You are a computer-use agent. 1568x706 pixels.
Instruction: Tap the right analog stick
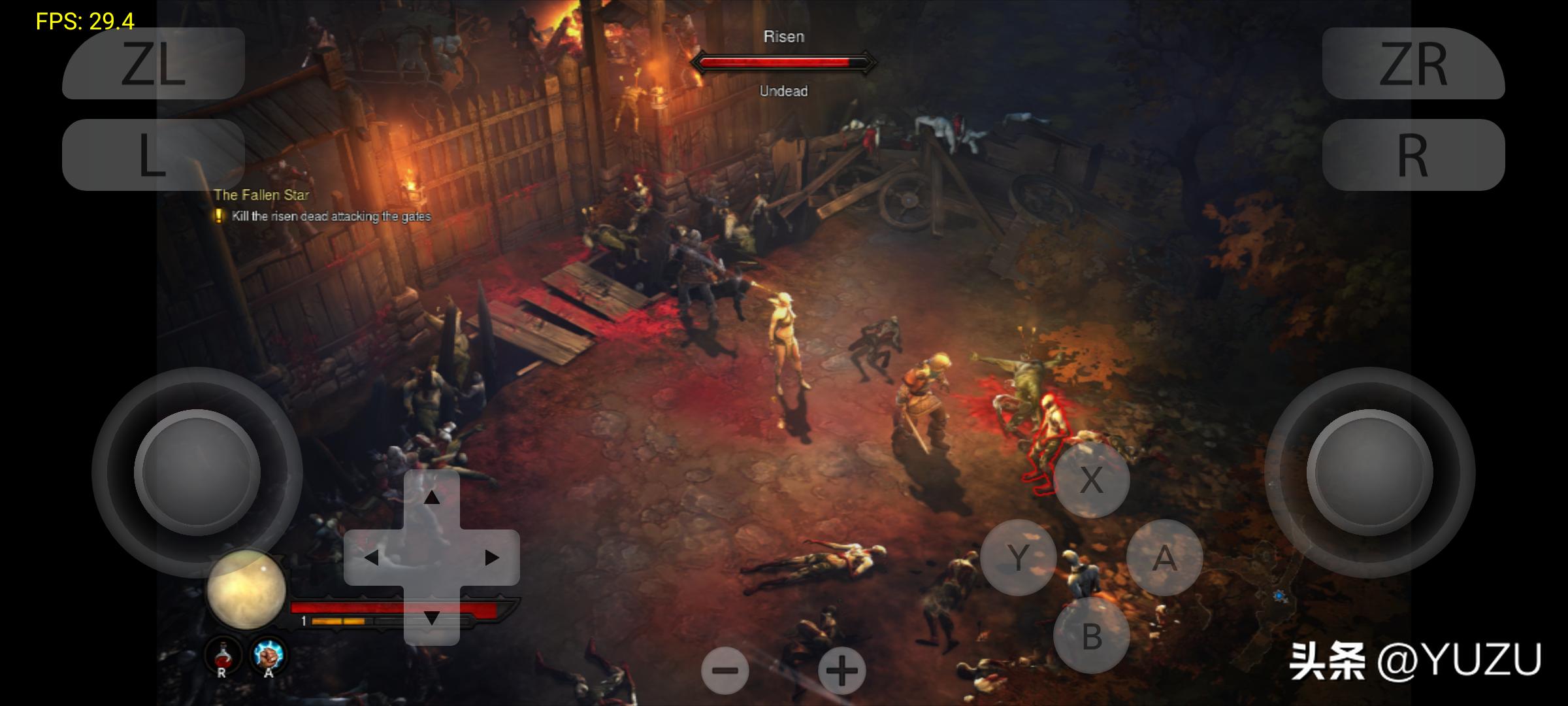[x=1369, y=472]
